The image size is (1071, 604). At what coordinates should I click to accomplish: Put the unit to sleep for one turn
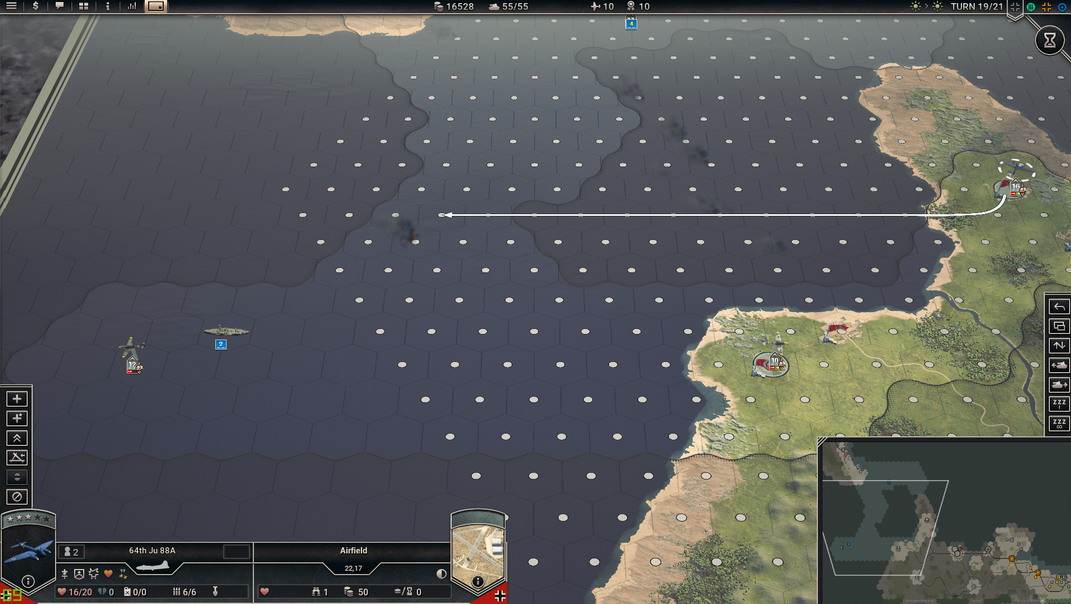(x=1059, y=404)
